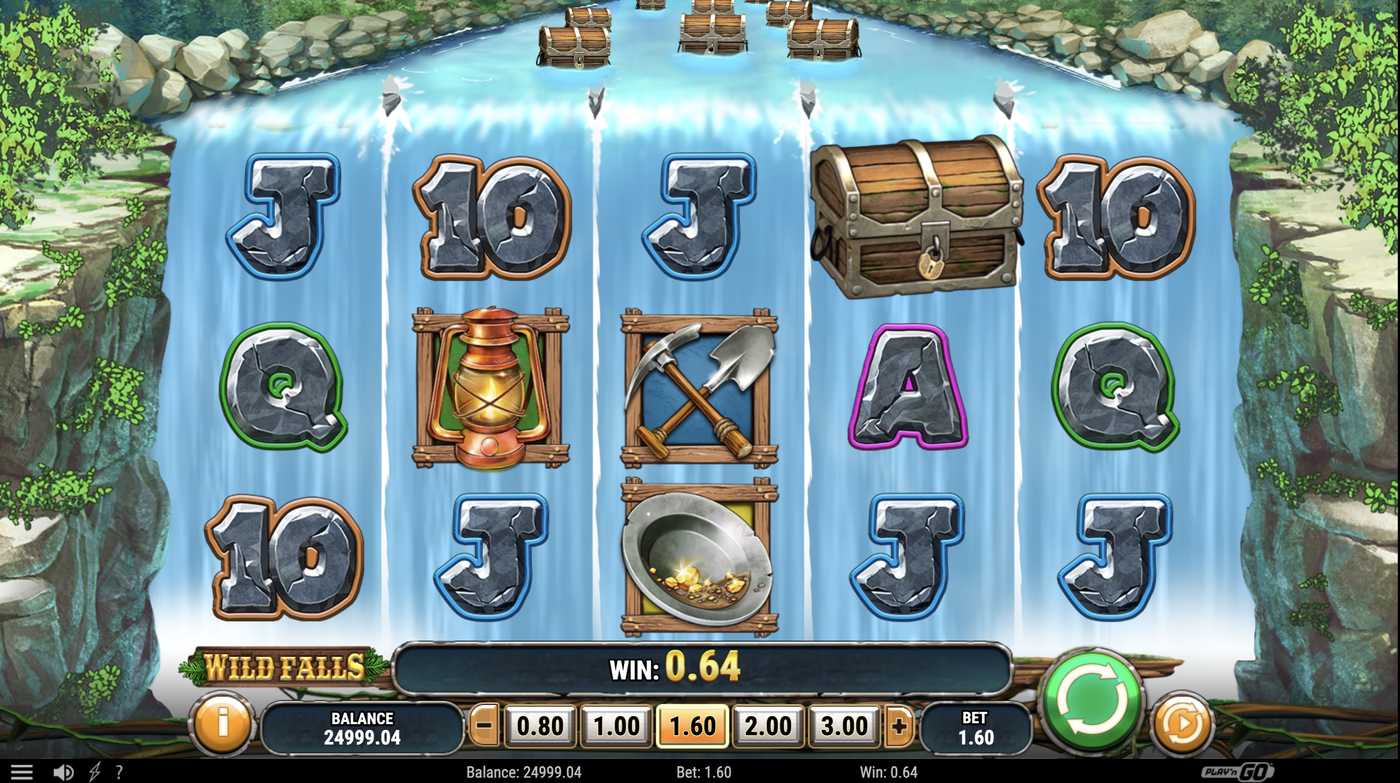Select the Balance display panel
1400x783 pixels.
361,726
